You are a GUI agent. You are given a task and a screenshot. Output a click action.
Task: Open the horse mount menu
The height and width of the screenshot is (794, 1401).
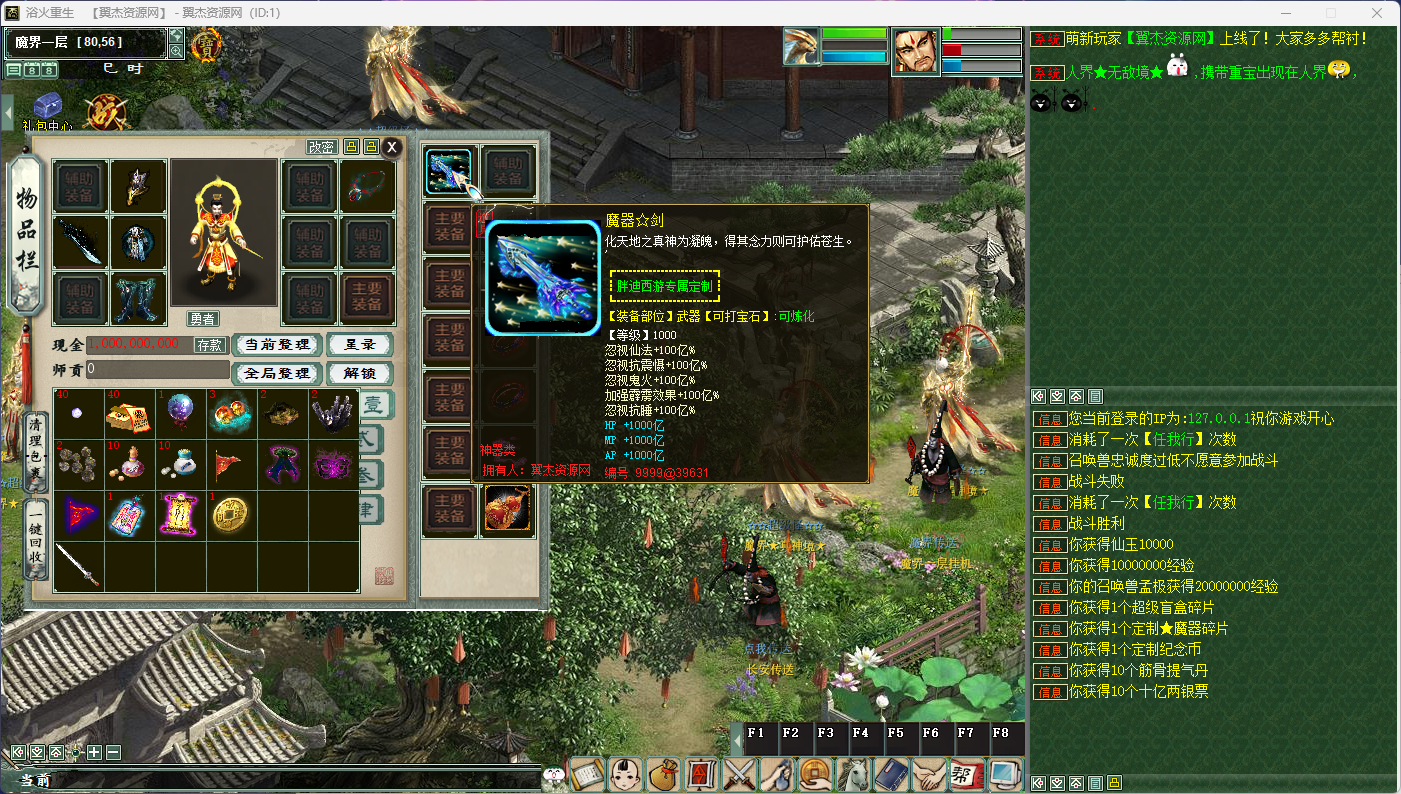(855, 774)
